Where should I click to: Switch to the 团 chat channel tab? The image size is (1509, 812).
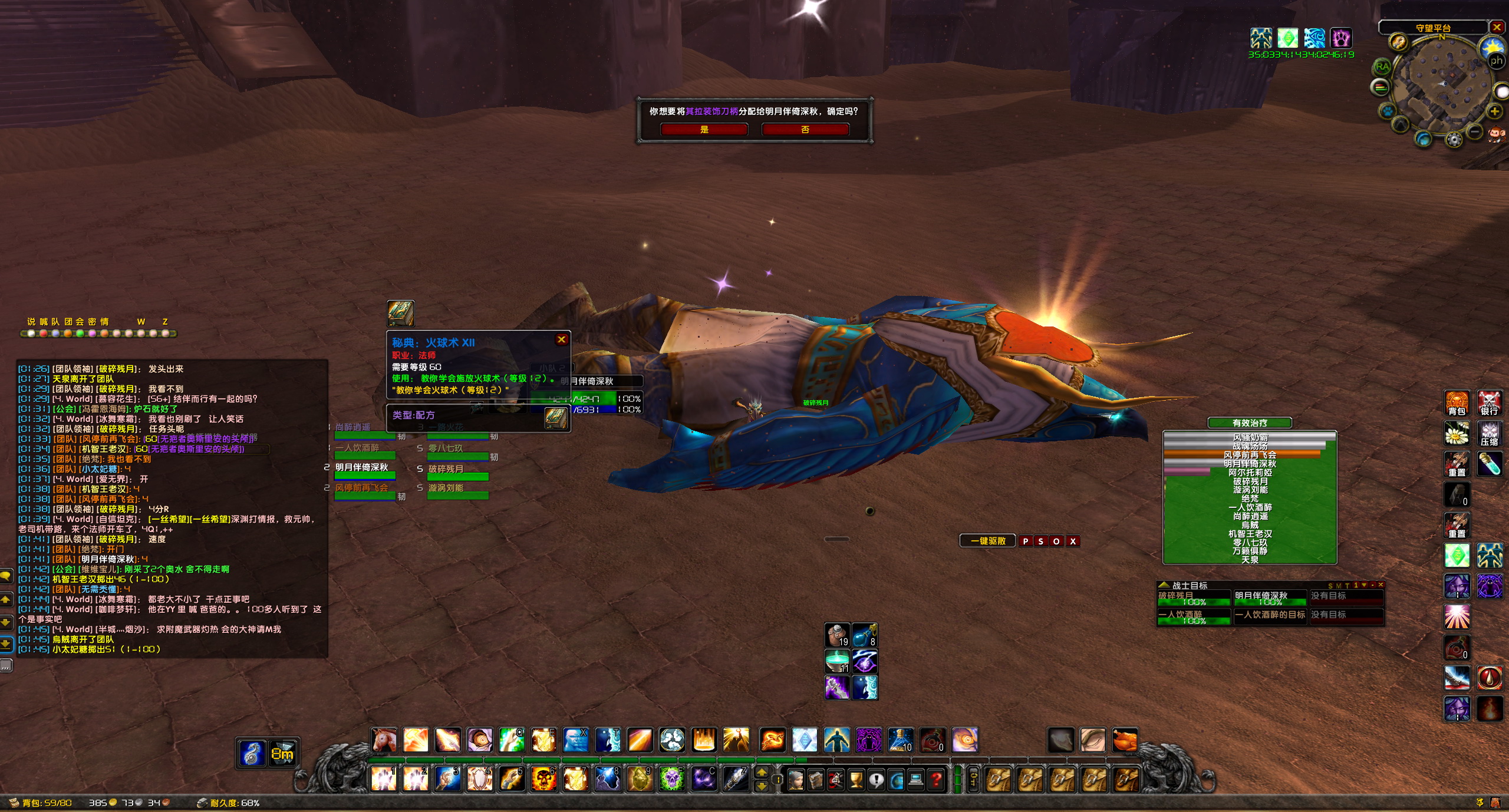pyautogui.click(x=67, y=322)
